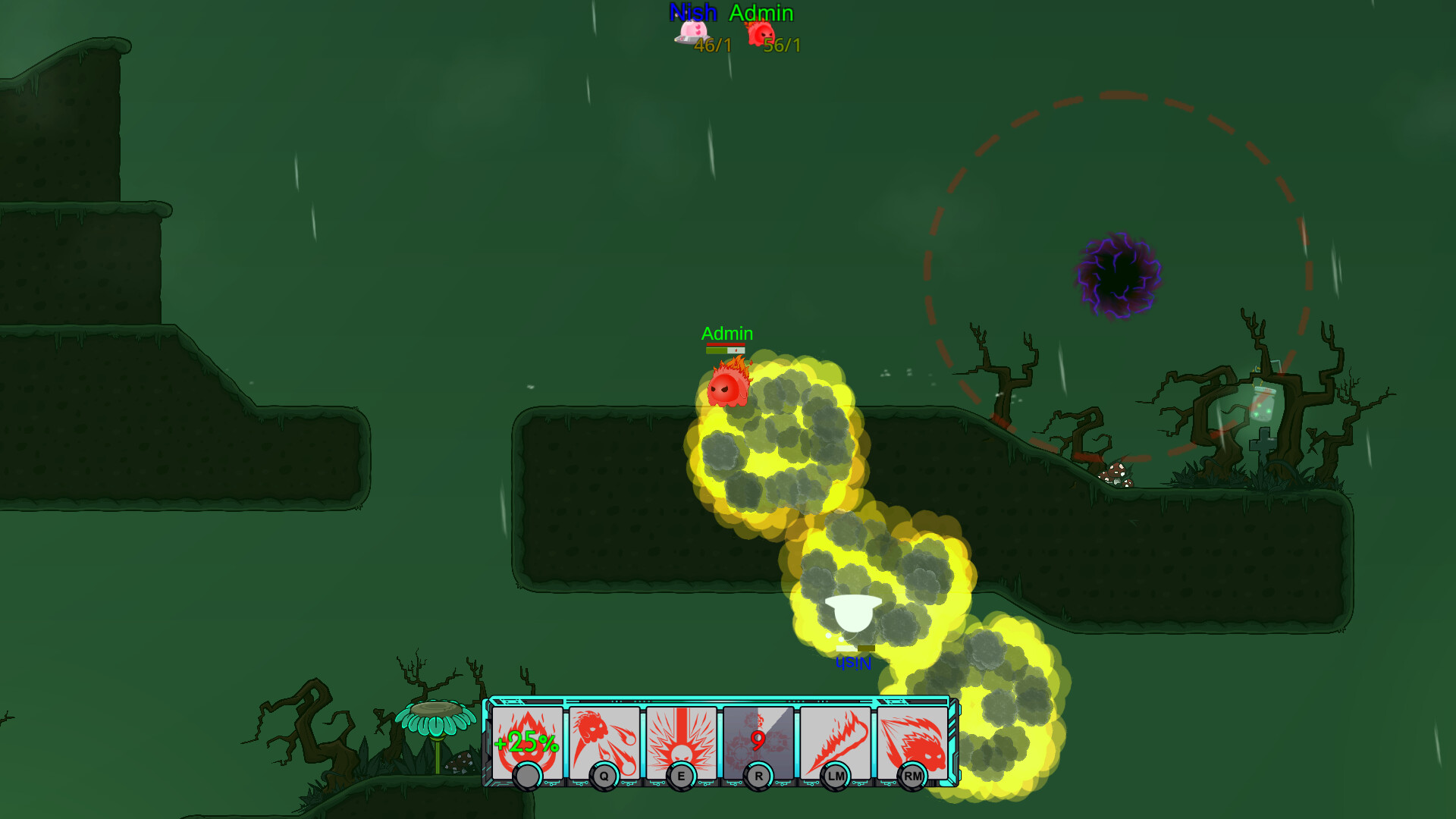Click the Admin label above the red slime

[726, 333]
